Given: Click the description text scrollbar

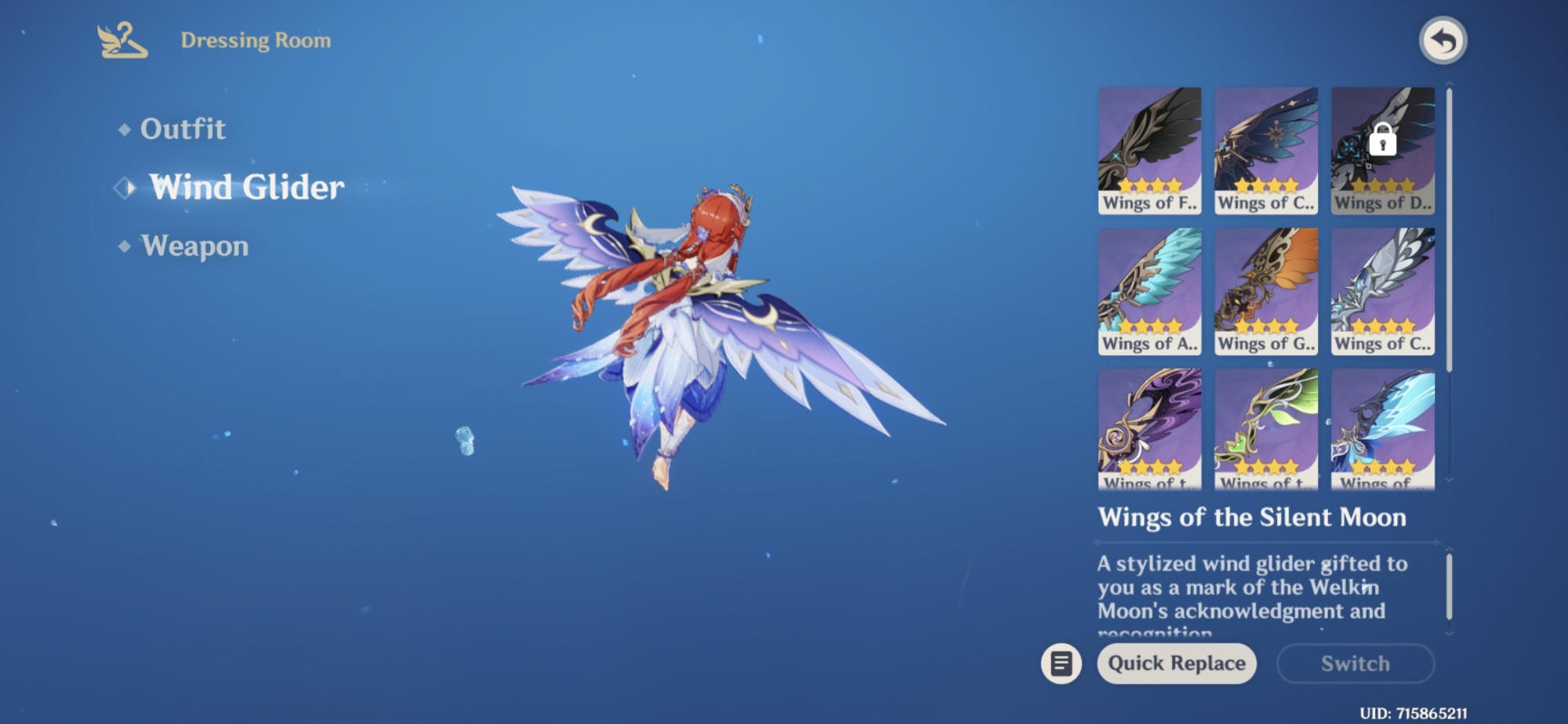Looking at the screenshot, I should 1449,587.
